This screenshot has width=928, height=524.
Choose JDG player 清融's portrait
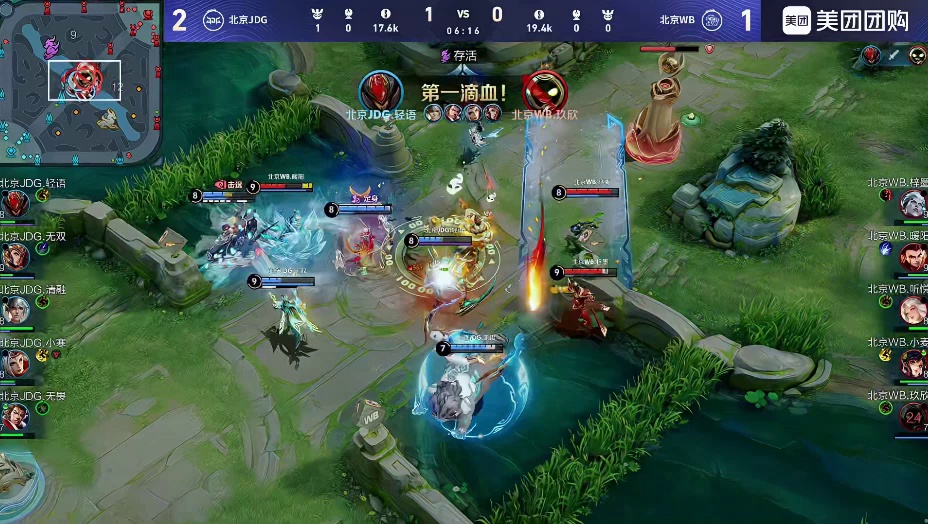(x=14, y=311)
